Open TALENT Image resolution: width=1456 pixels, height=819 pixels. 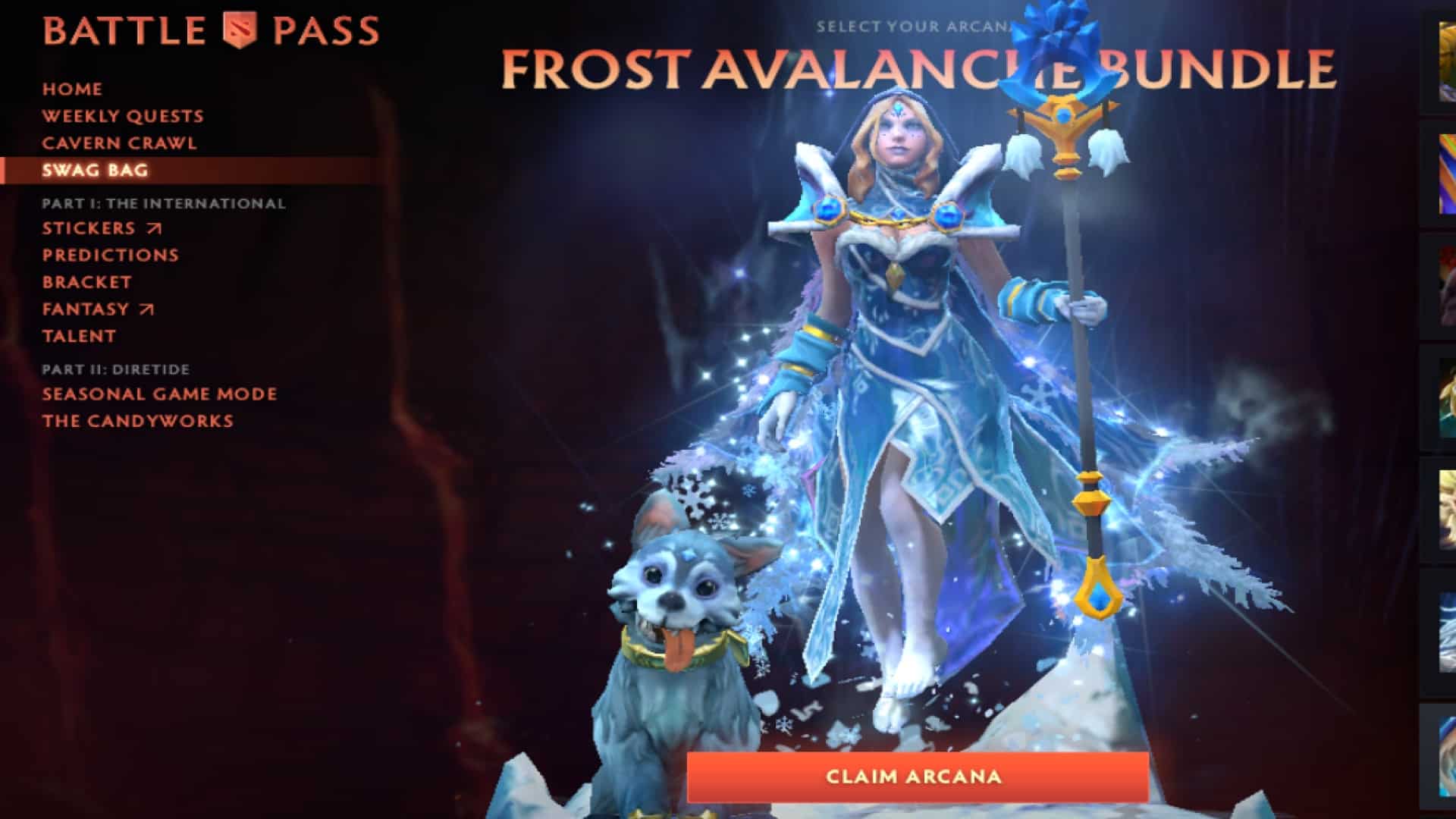click(x=80, y=336)
